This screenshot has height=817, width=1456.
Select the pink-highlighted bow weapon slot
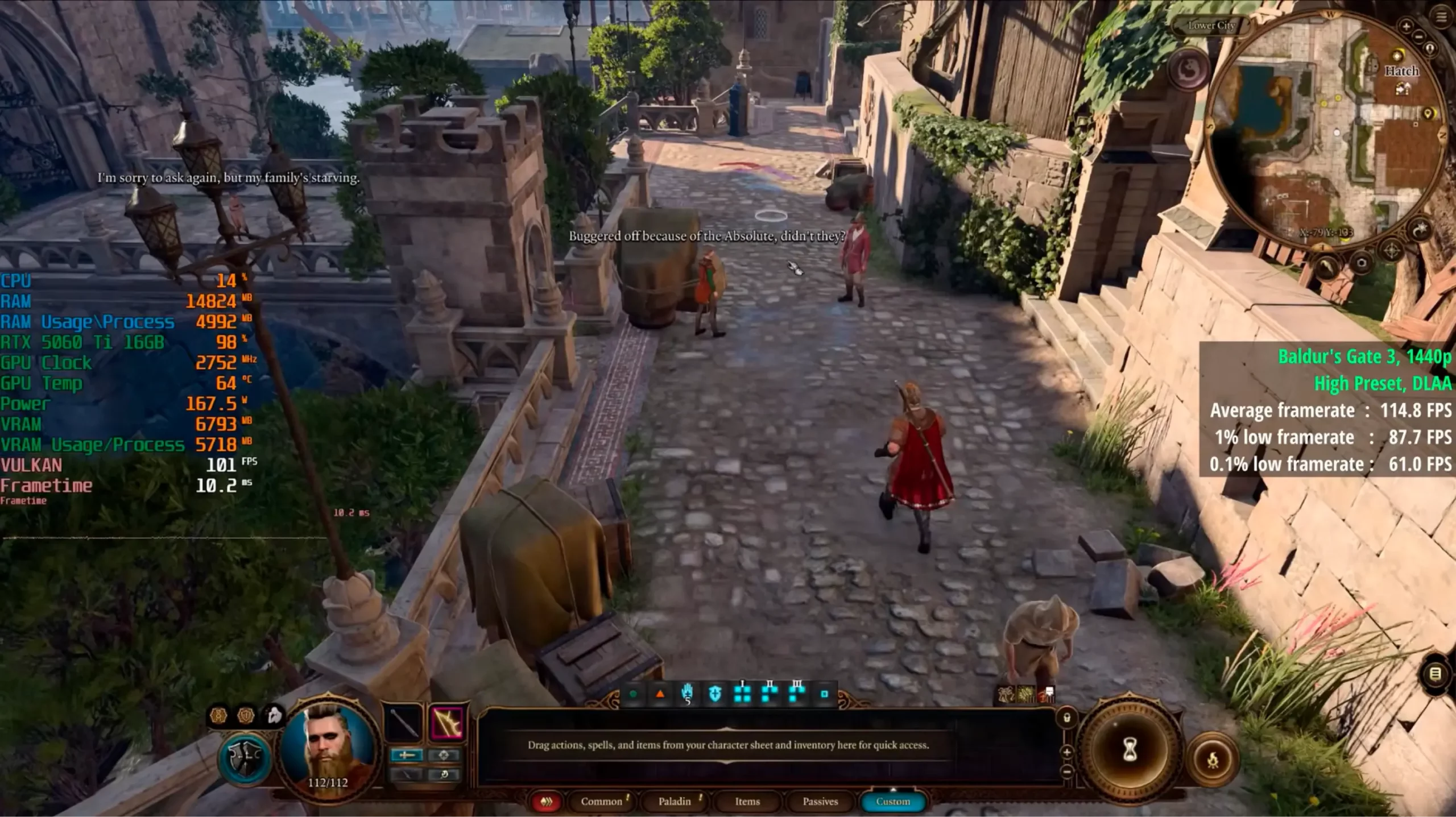(447, 724)
